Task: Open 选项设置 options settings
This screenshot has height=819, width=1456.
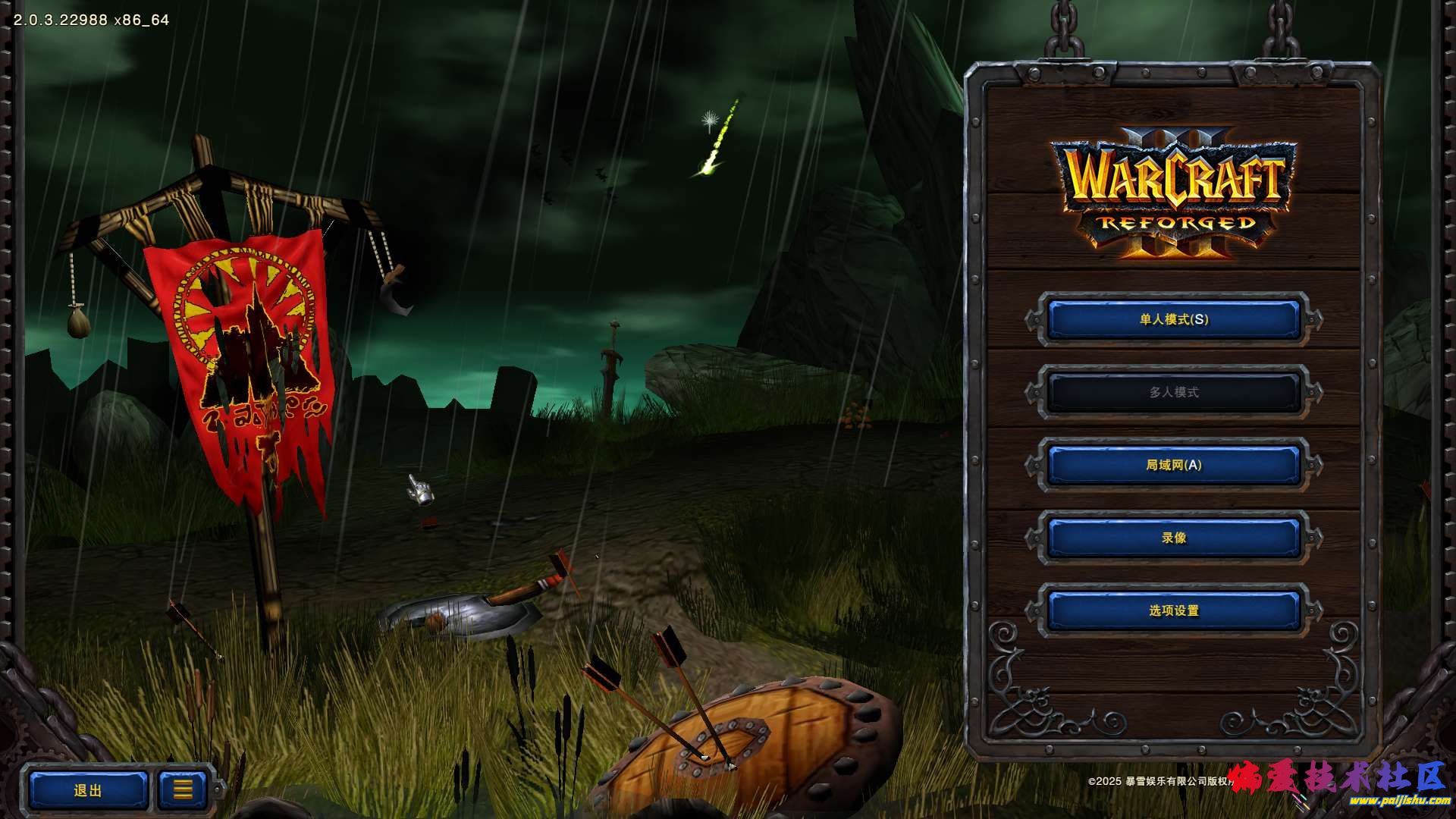Action: [x=1173, y=610]
